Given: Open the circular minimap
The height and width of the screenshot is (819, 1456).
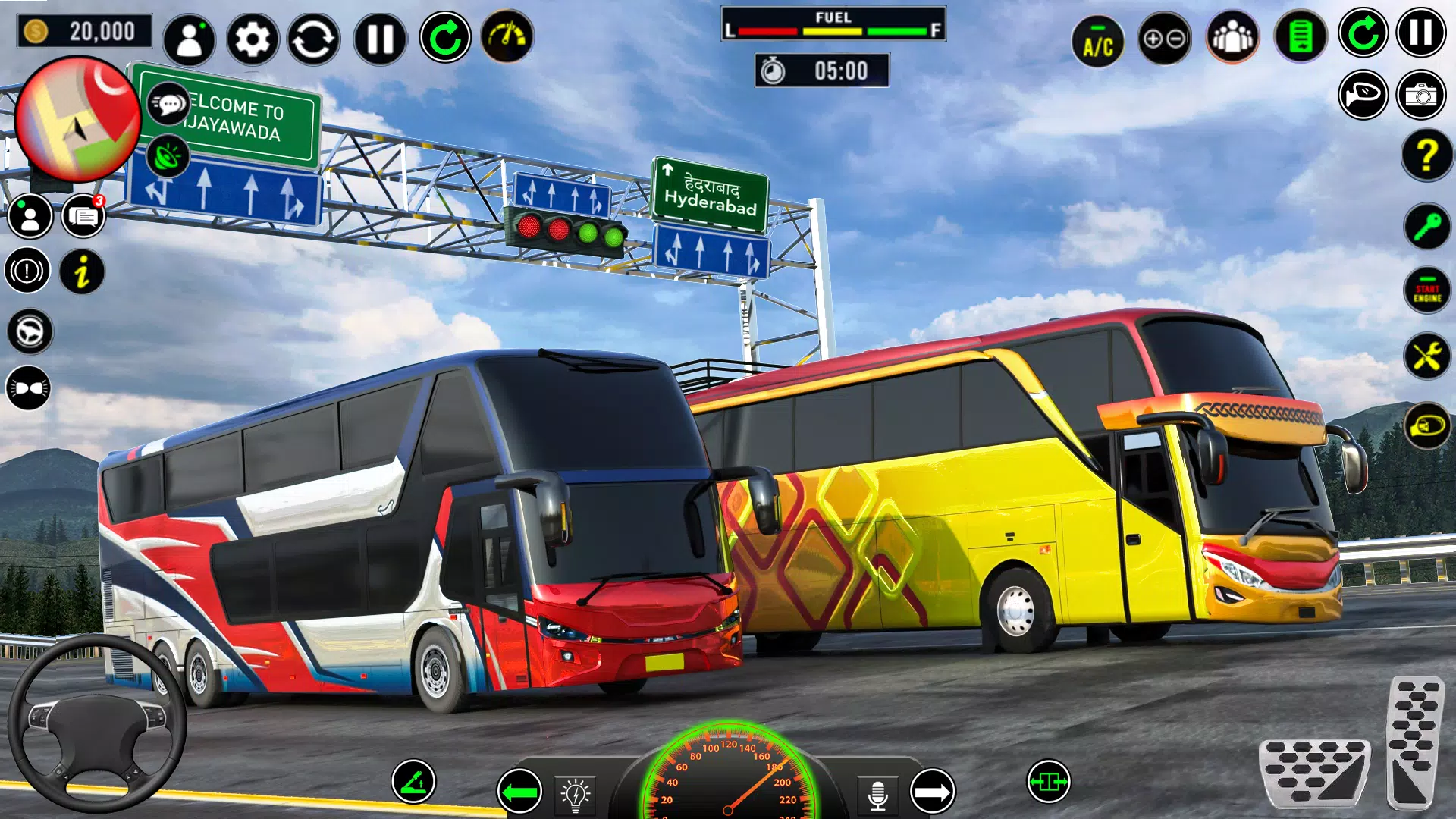Looking at the screenshot, I should 78,121.
